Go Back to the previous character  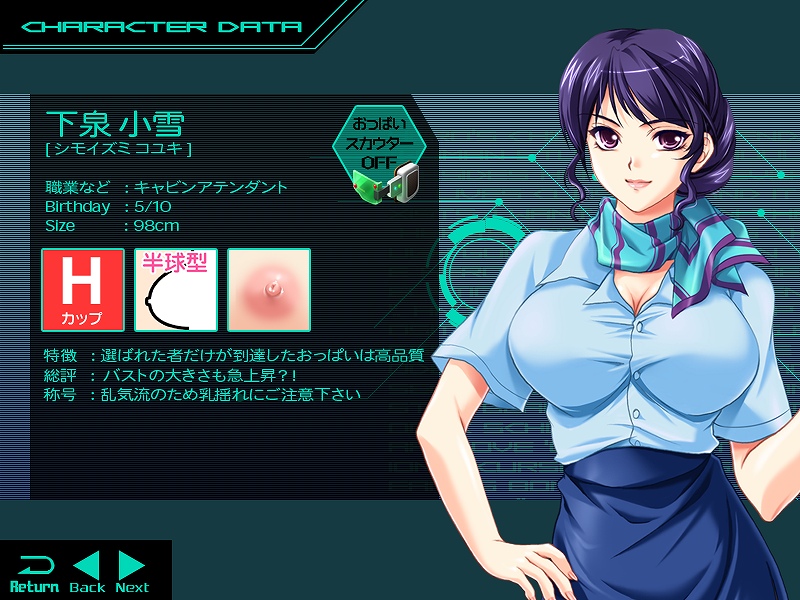pos(87,572)
